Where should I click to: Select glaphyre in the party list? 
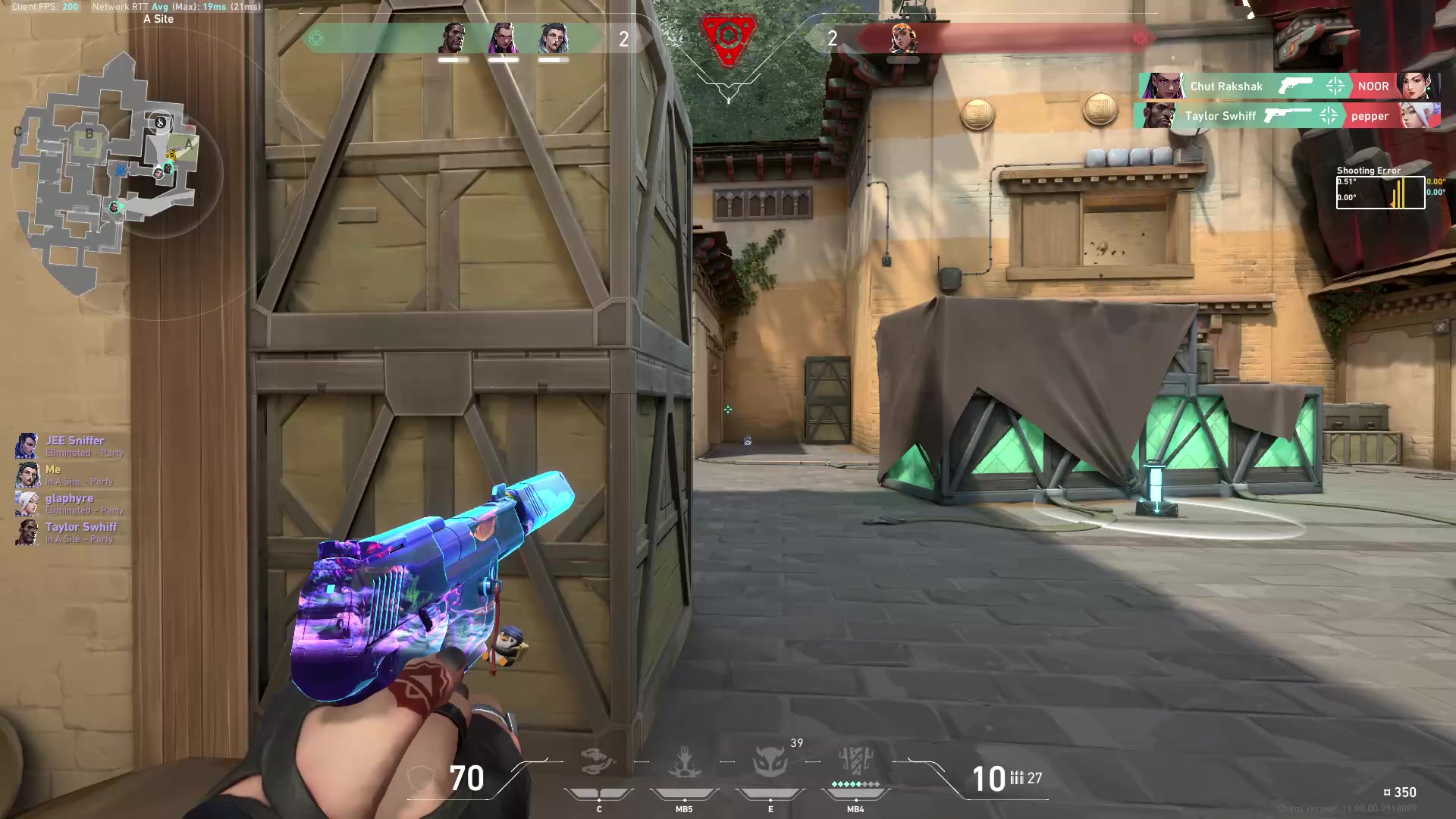tap(69, 498)
